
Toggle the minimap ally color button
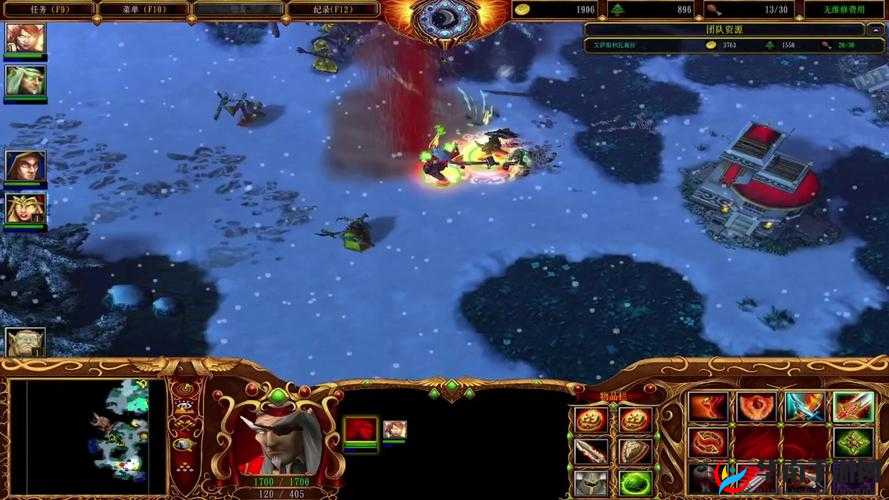(184, 426)
